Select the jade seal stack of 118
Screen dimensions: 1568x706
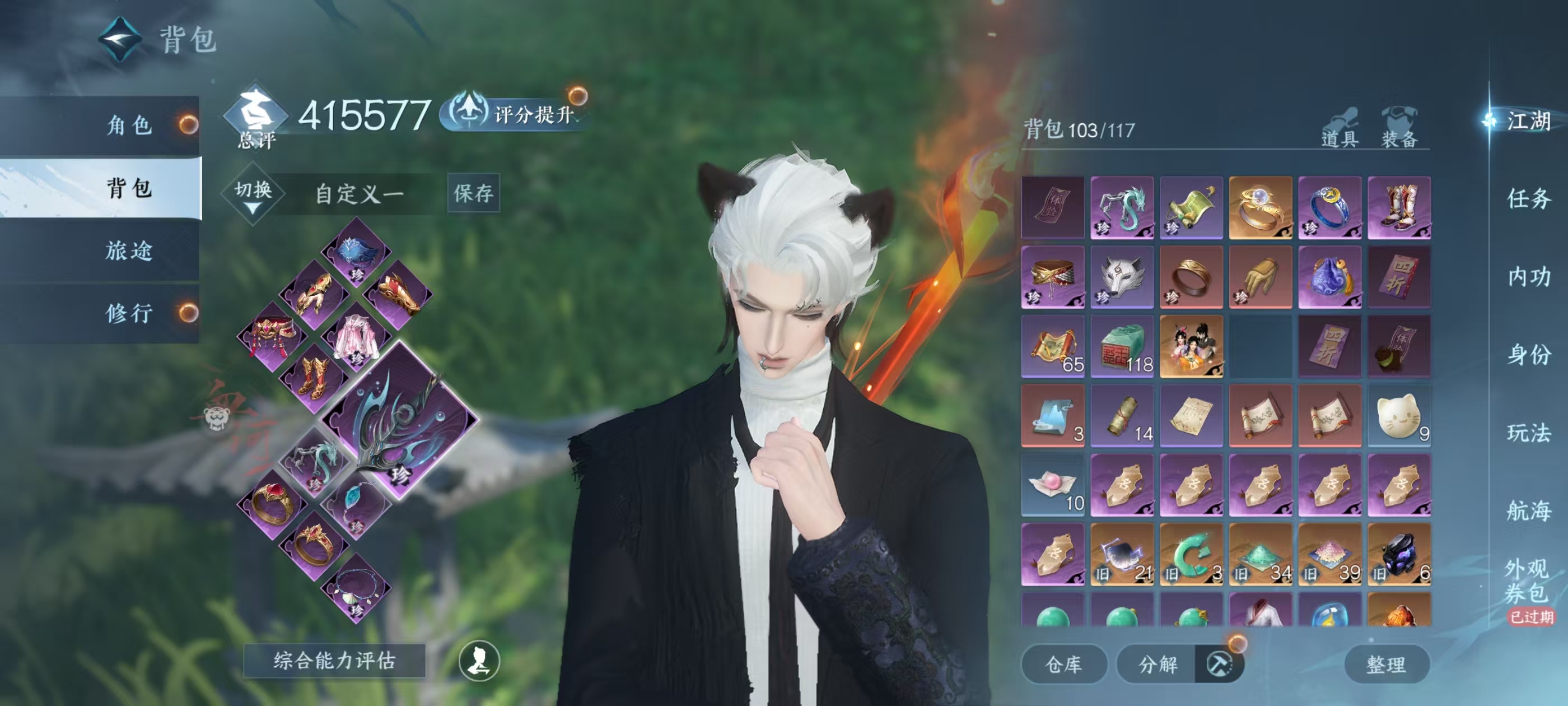pos(1121,347)
